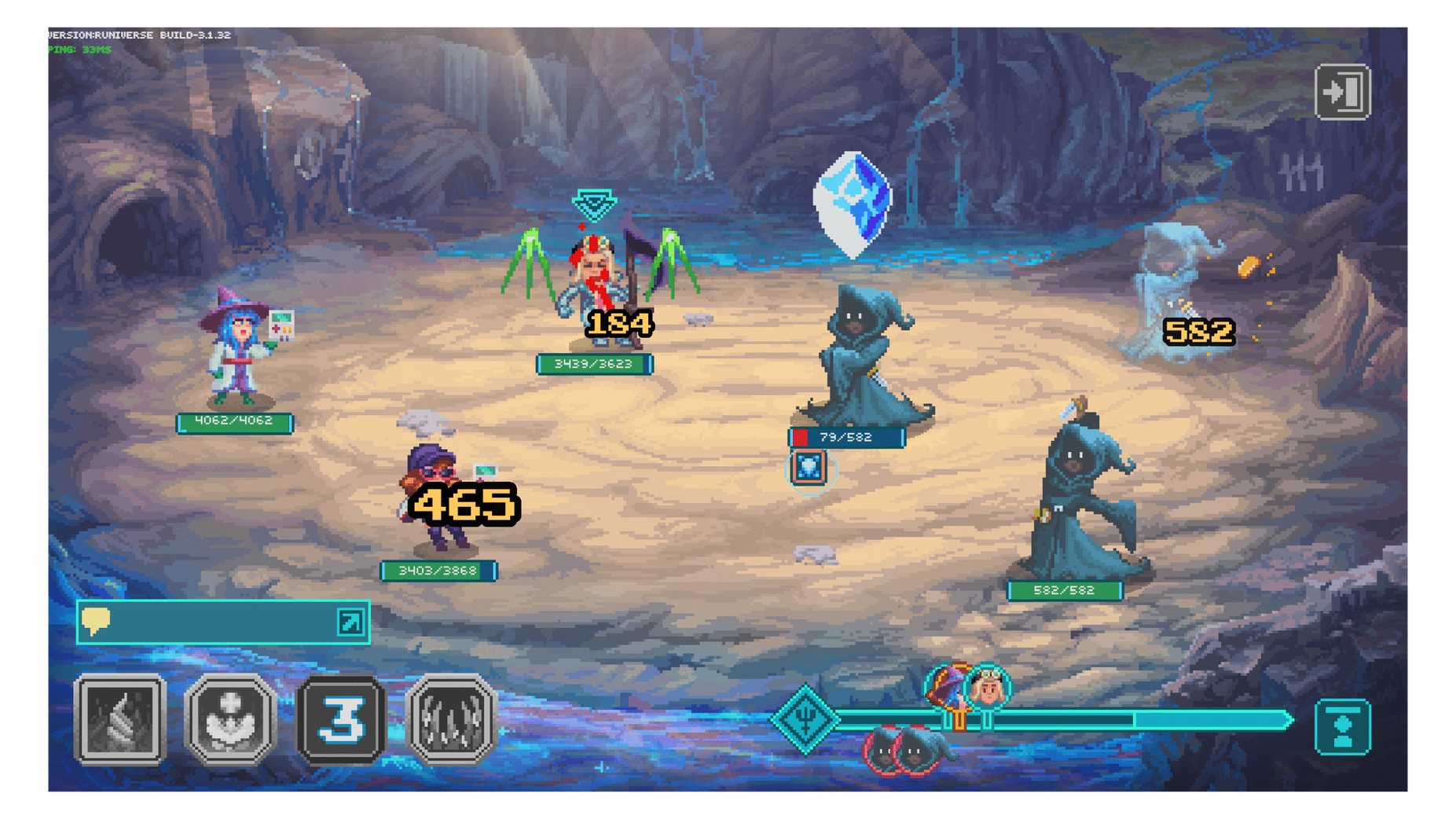
Task: Pick the blonde hero portrait on turn bar
Action: 988,688
